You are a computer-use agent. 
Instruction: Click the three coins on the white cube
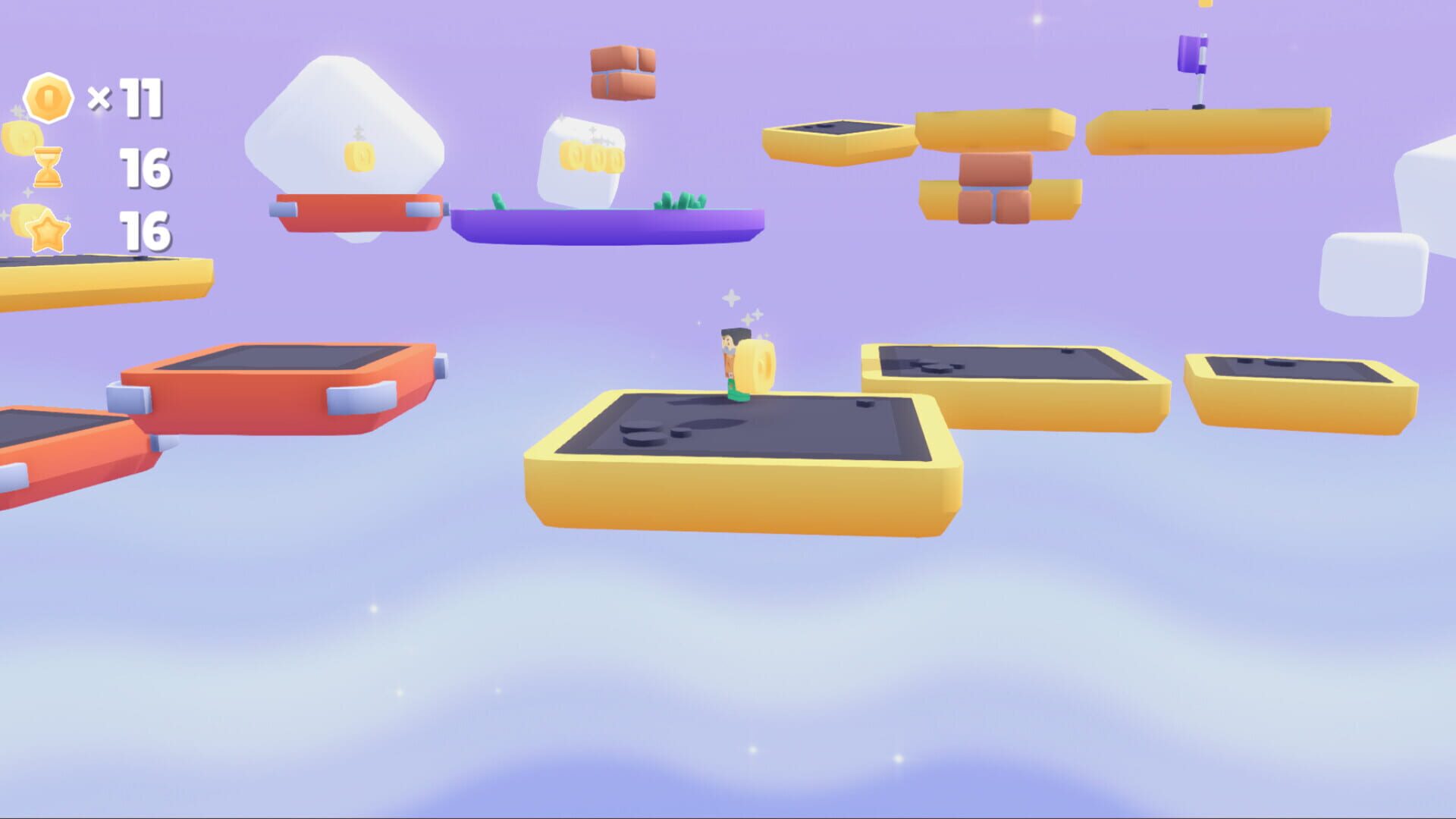590,155
